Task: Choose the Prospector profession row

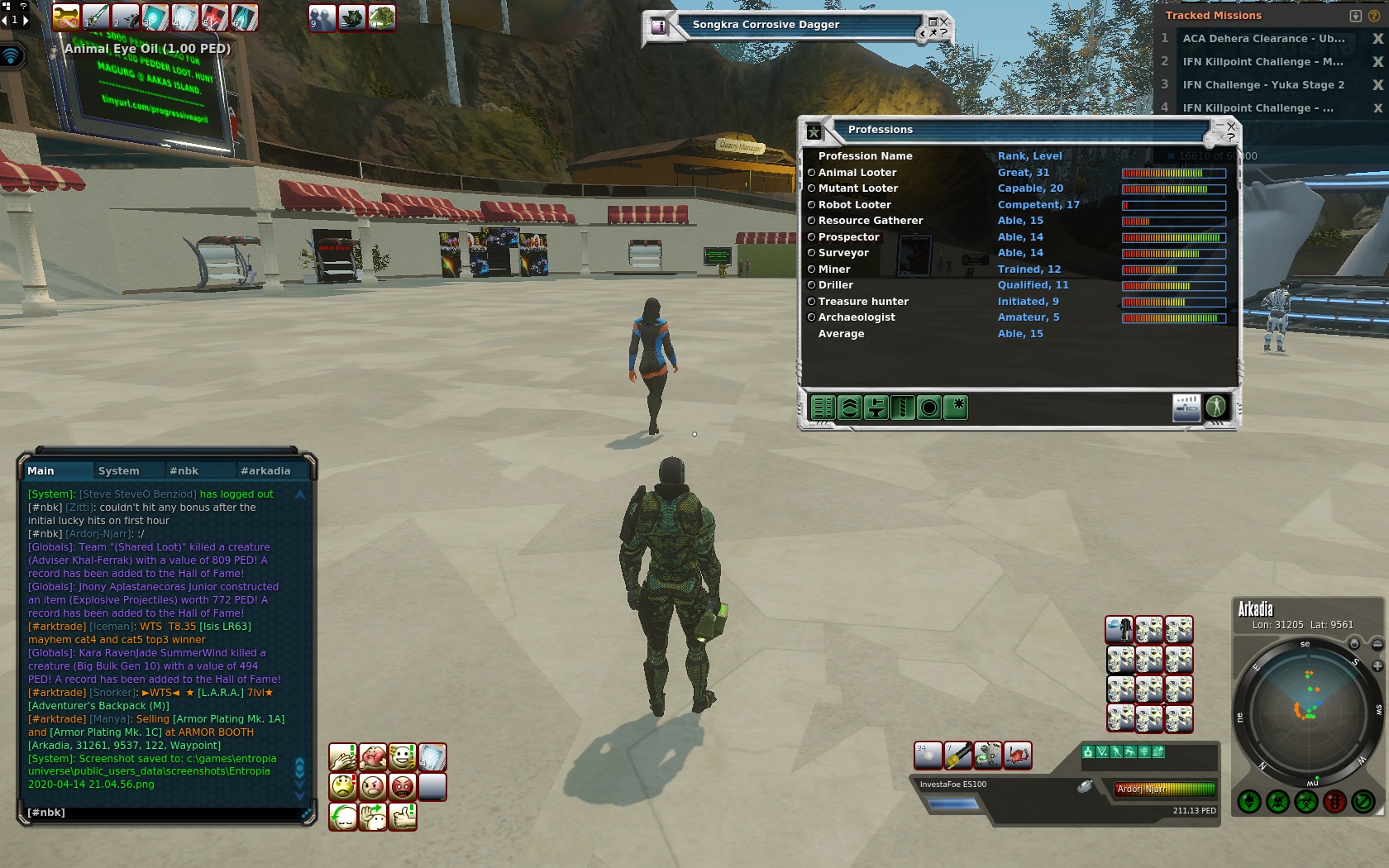Action: 849,237
